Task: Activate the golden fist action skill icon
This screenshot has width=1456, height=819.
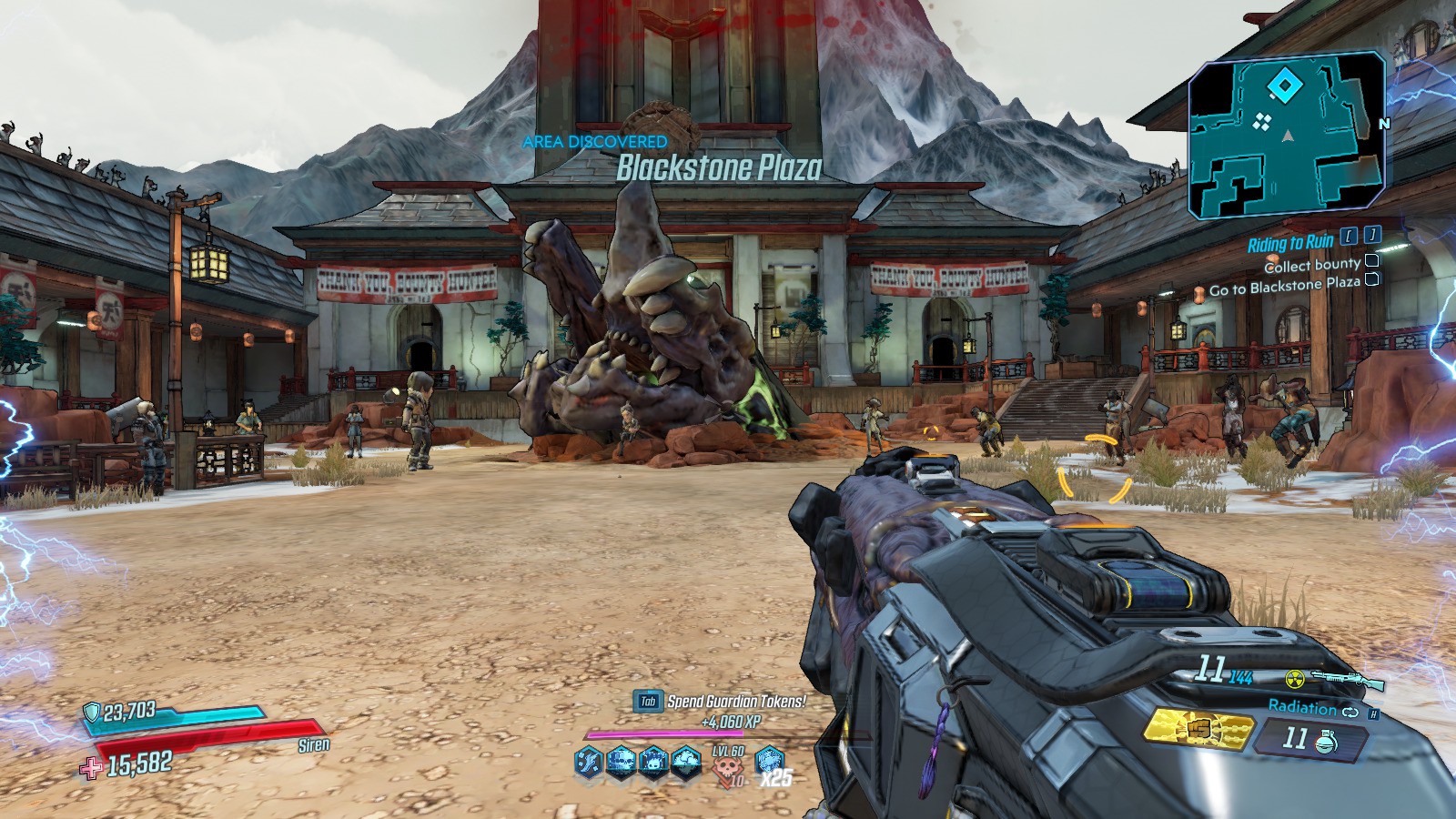Action: (x=1196, y=729)
